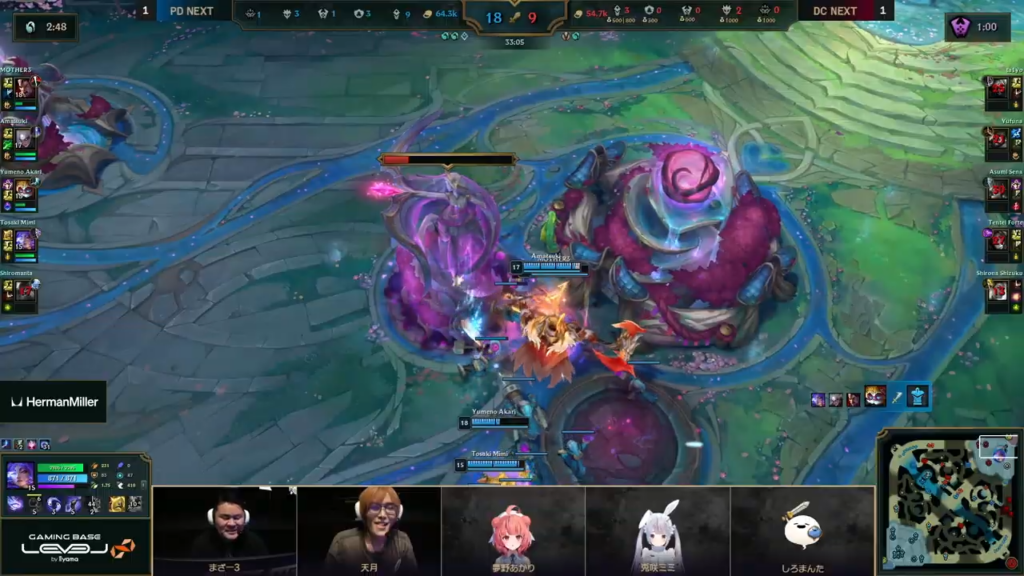The width and height of the screenshot is (1024, 576).
Task: Select MOTHERS champion portrait in team list
Action: pyautogui.click(x=25, y=89)
